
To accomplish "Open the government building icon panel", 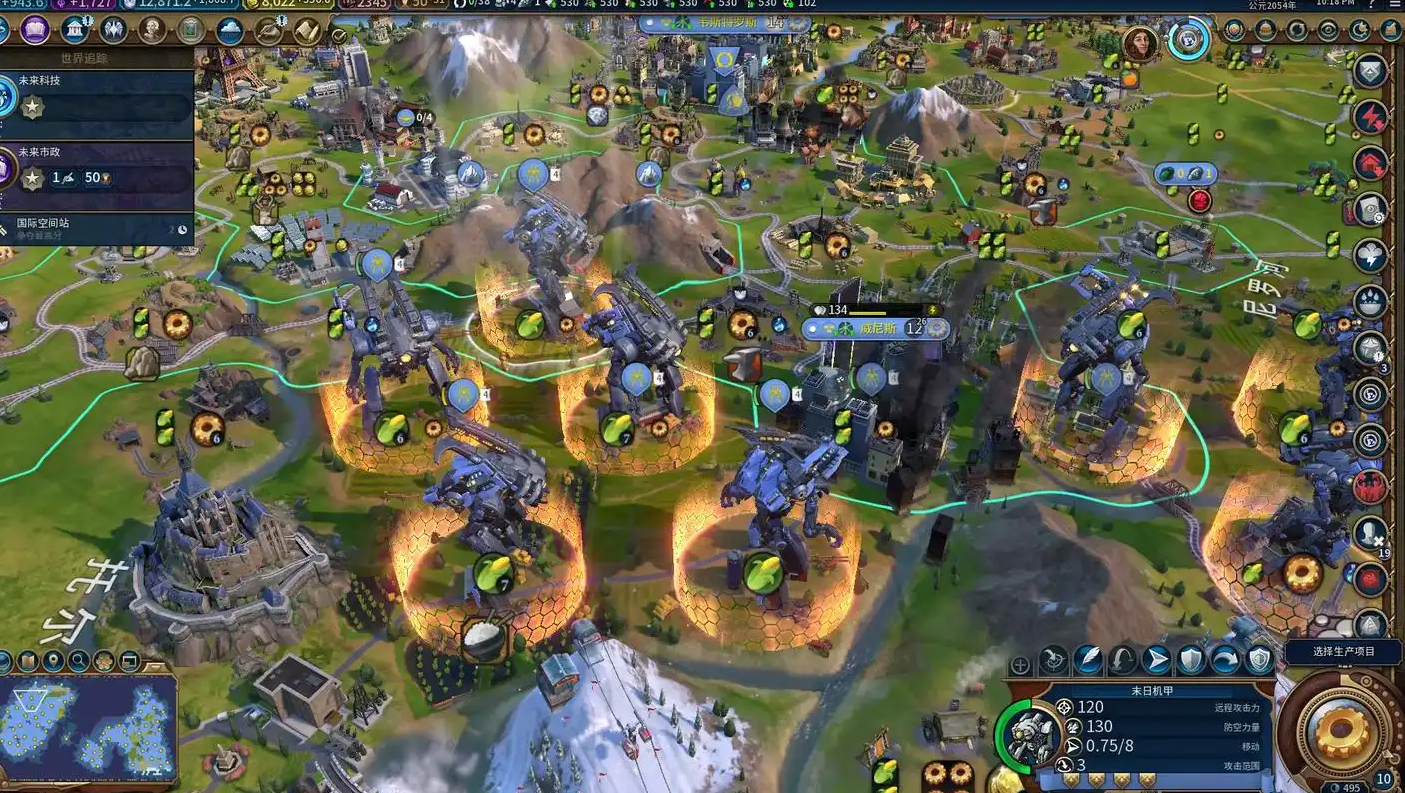I will (72, 31).
